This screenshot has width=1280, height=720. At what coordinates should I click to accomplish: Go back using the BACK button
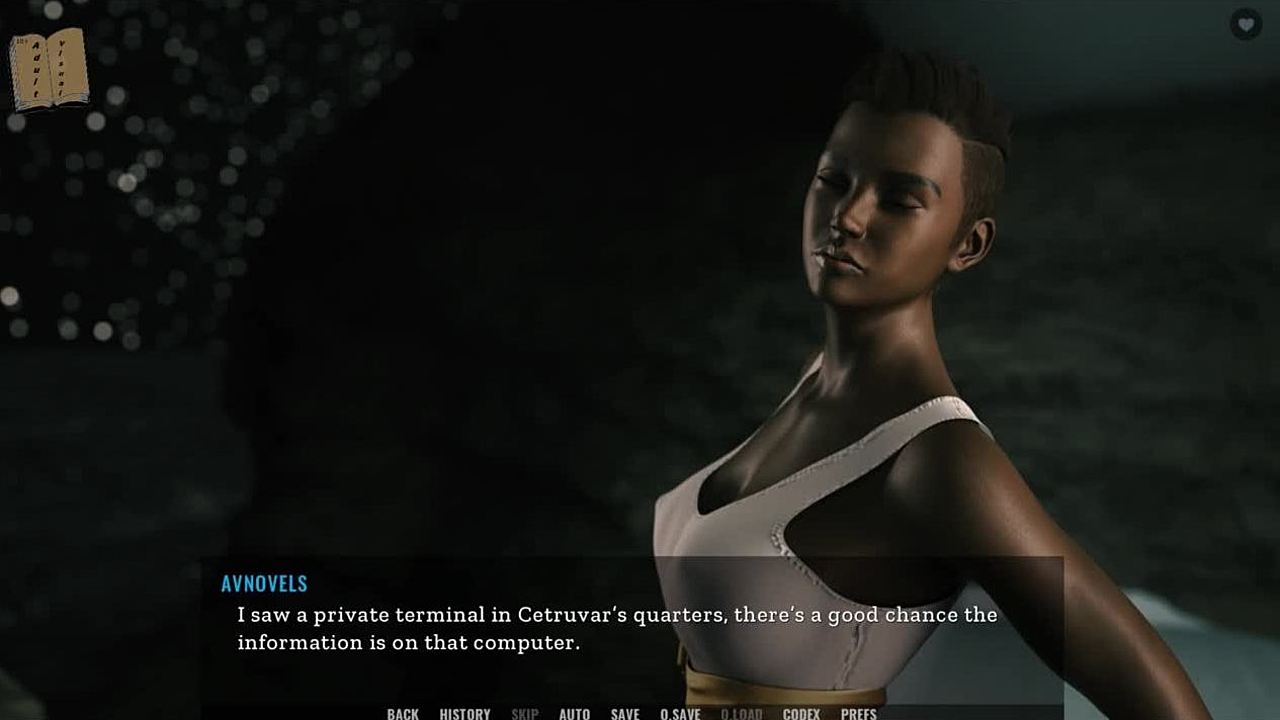tap(402, 713)
